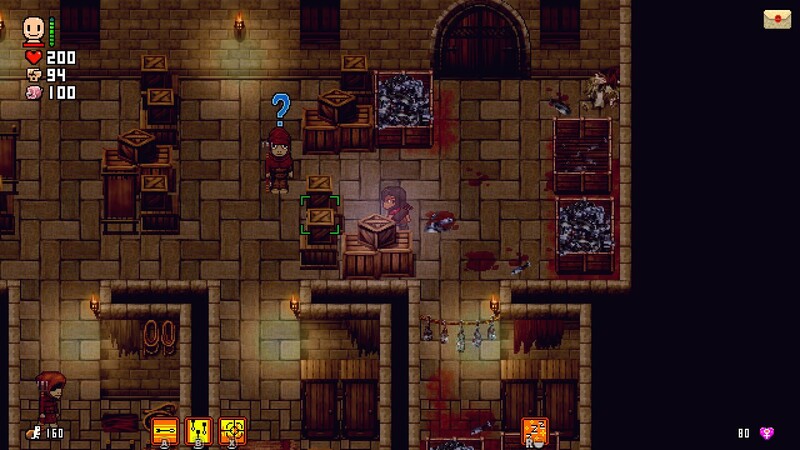Select the forked triple-arrow ability icon

point(199,431)
